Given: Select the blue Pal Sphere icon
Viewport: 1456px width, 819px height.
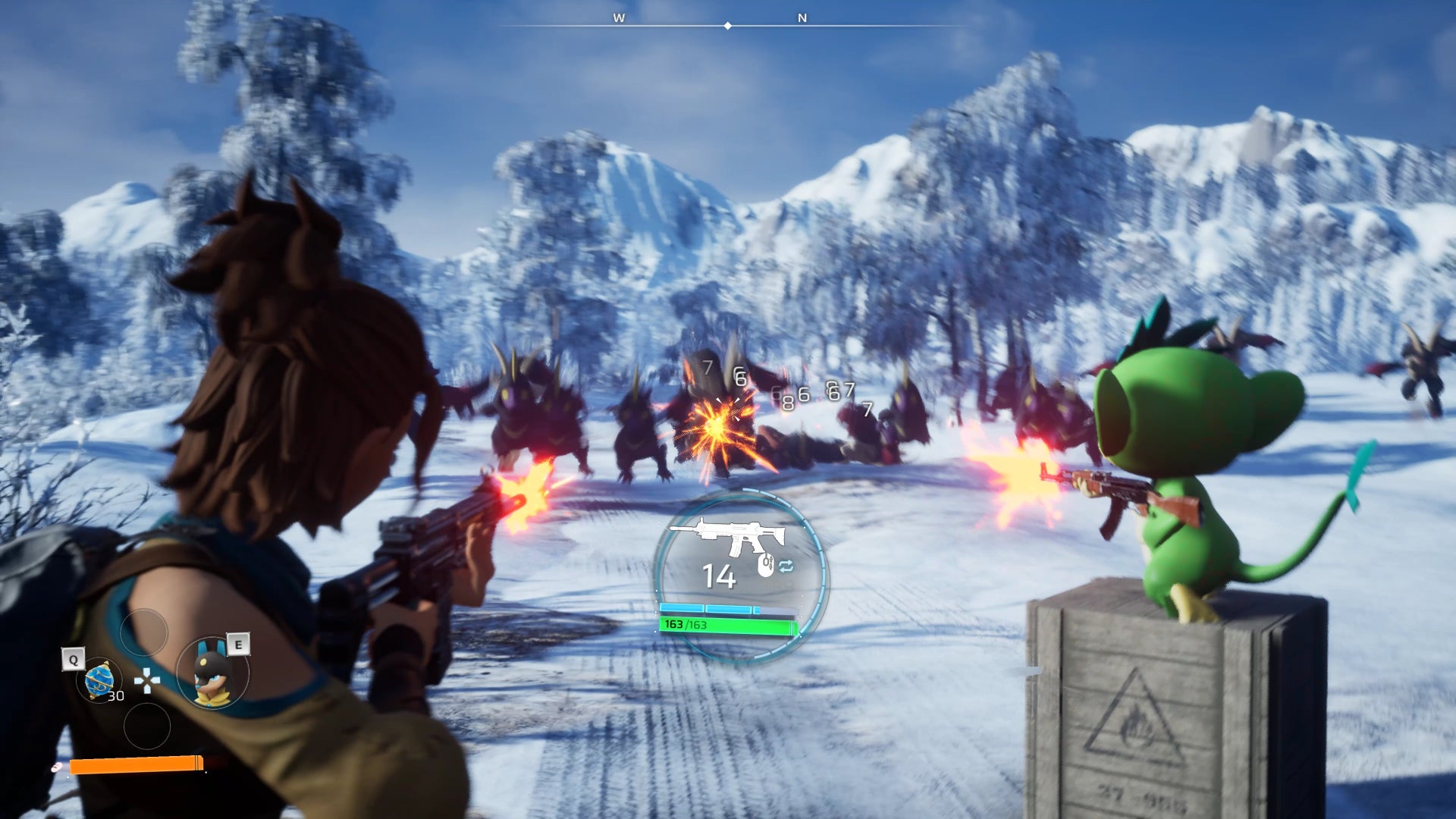Looking at the screenshot, I should [x=99, y=679].
